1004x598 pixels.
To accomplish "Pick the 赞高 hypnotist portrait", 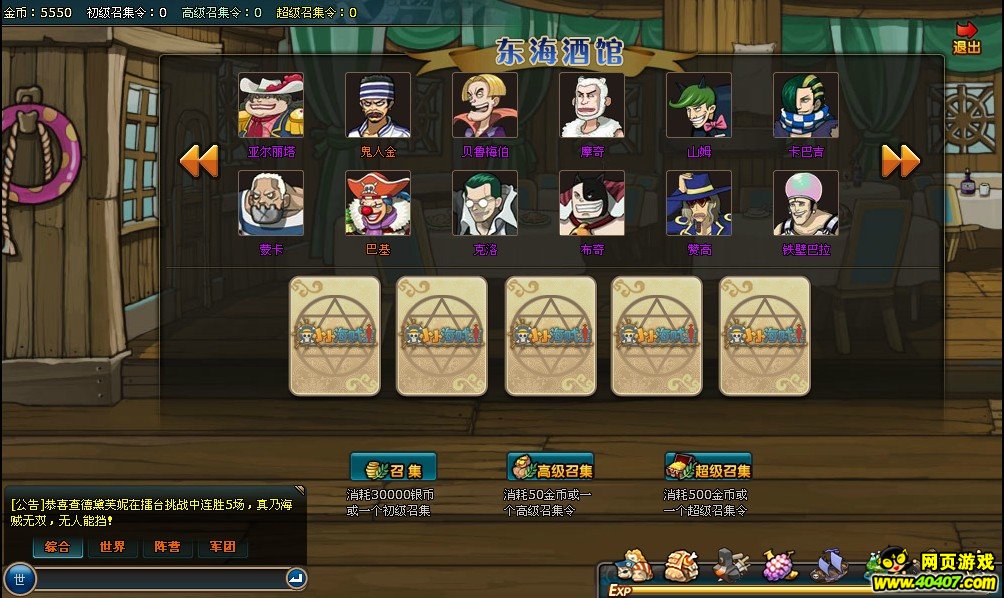I will pos(699,203).
